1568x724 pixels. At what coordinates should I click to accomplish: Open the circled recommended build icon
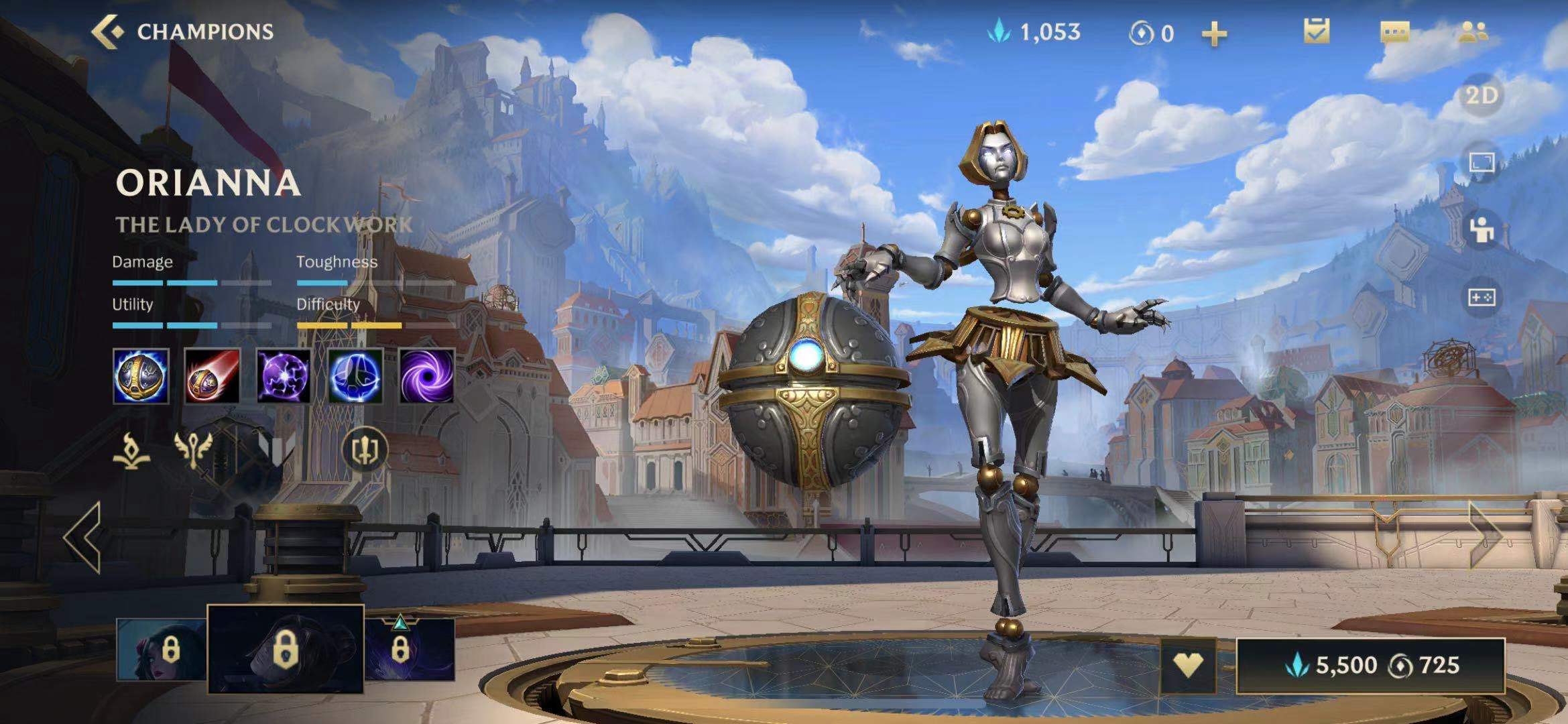(x=365, y=450)
